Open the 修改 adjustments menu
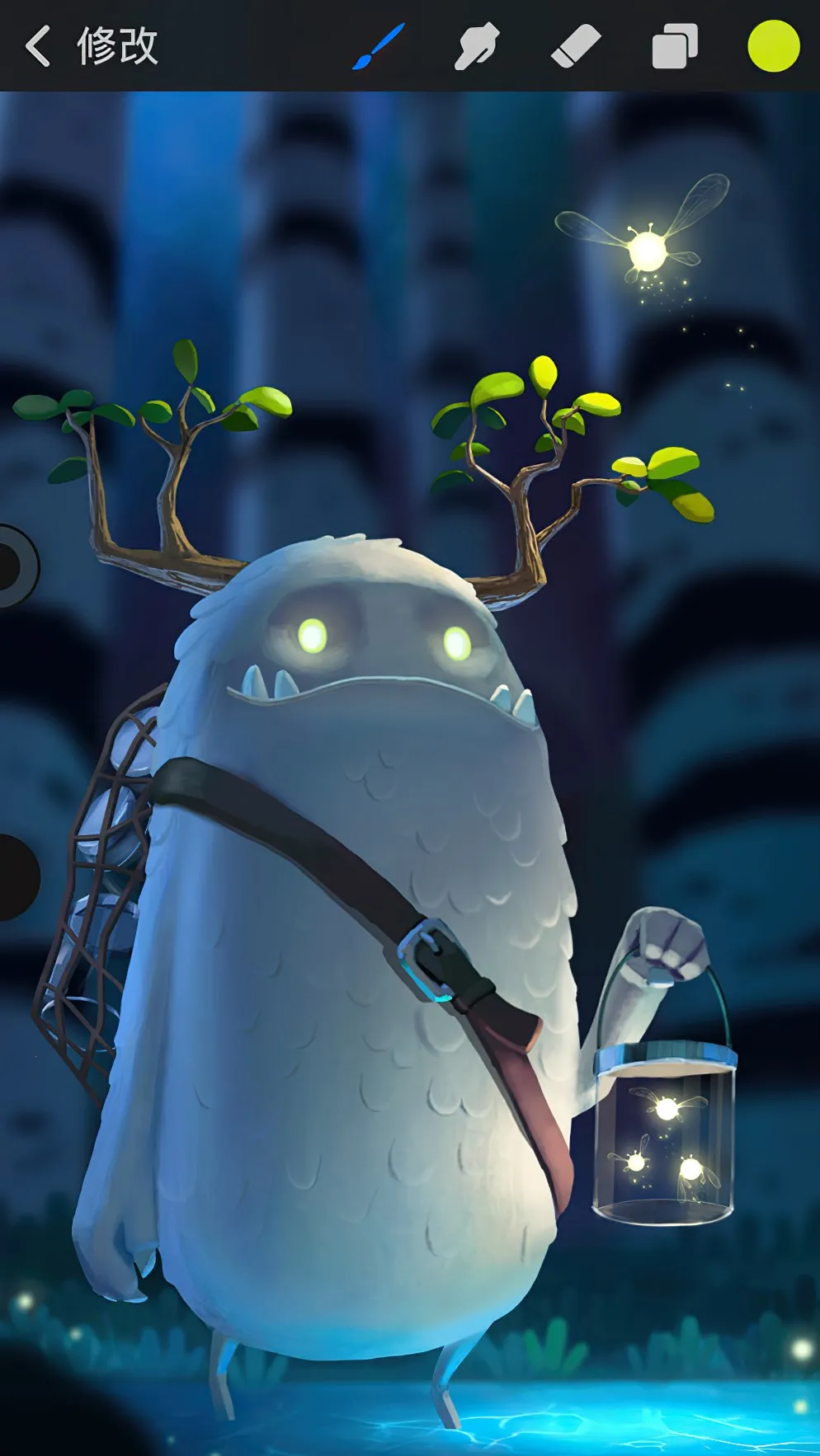 117,45
